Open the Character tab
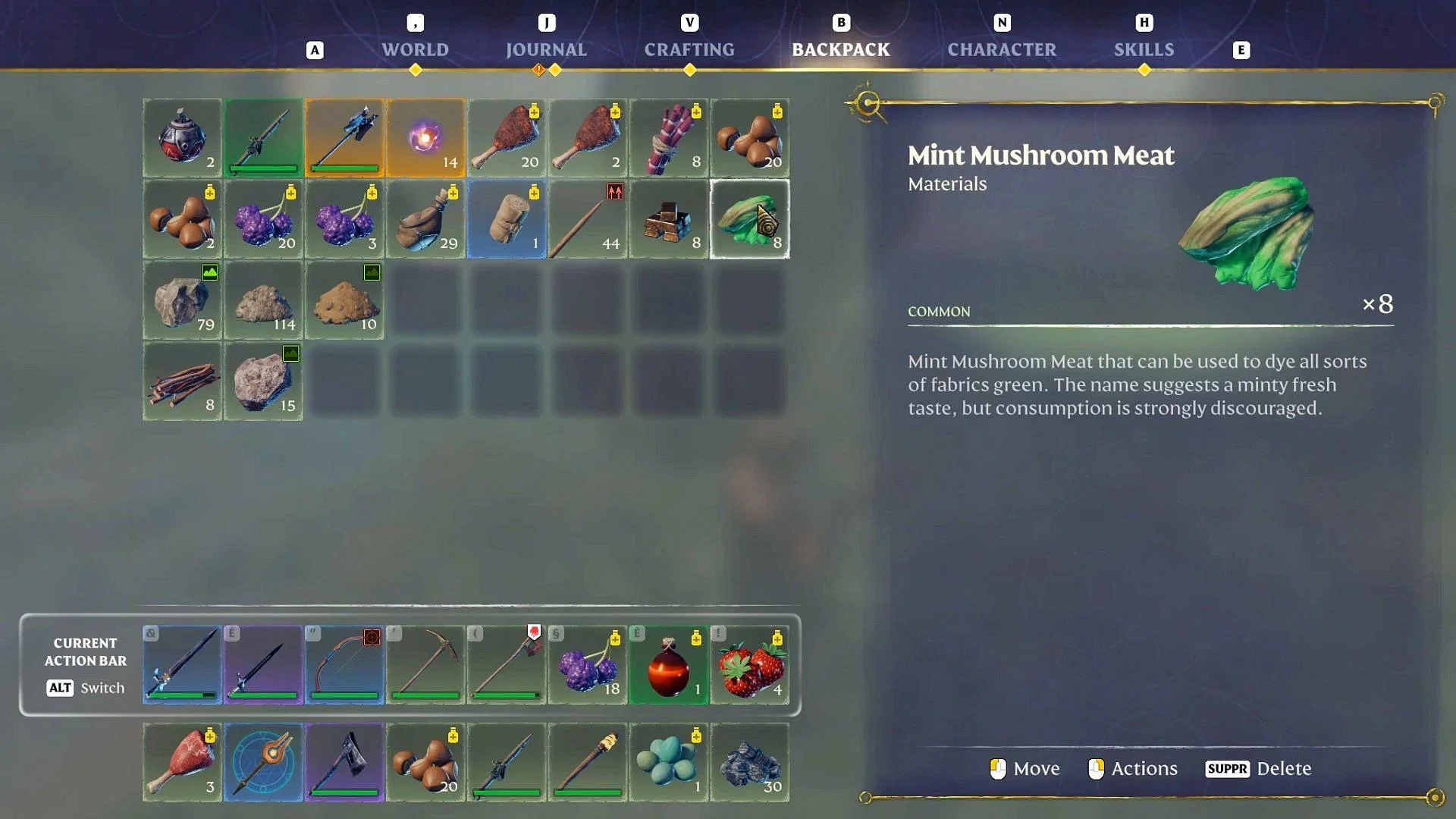Viewport: 1456px width, 819px height. 1003,49
